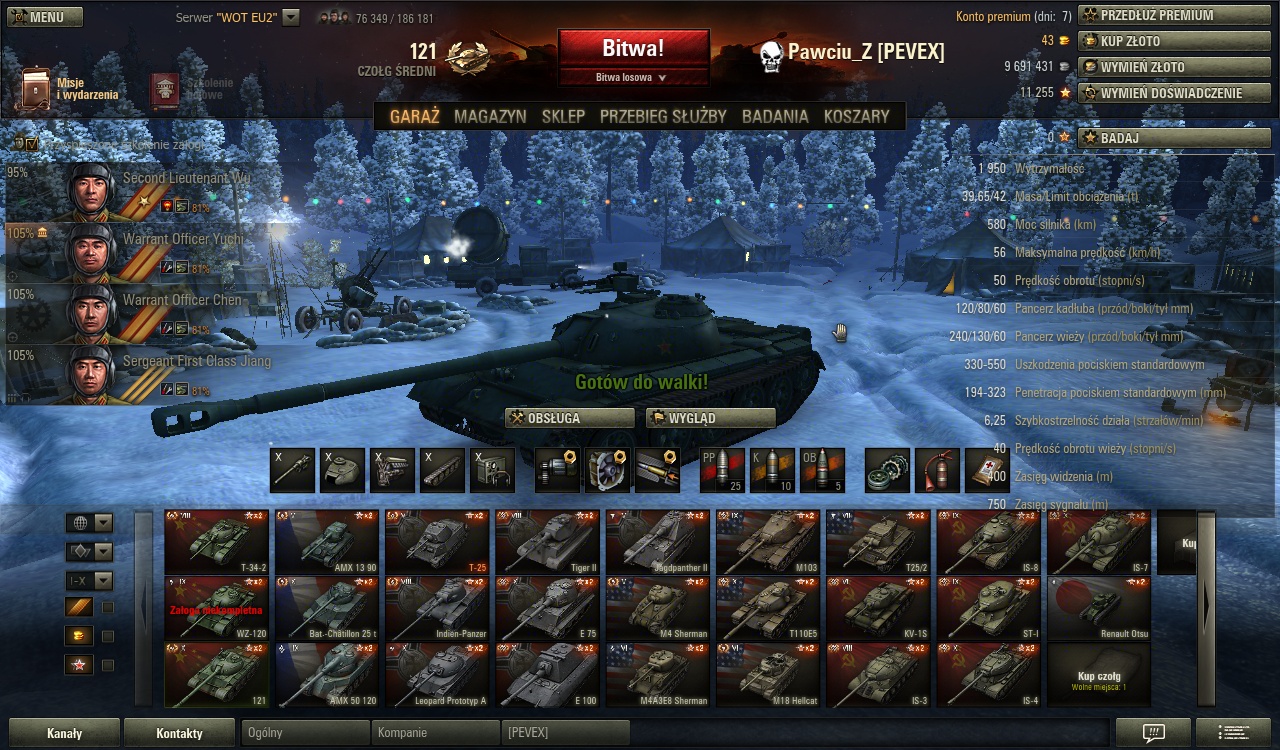The image size is (1280, 750).
Task: Start the battle with the Bitwa! button
Action: pyautogui.click(x=633, y=48)
